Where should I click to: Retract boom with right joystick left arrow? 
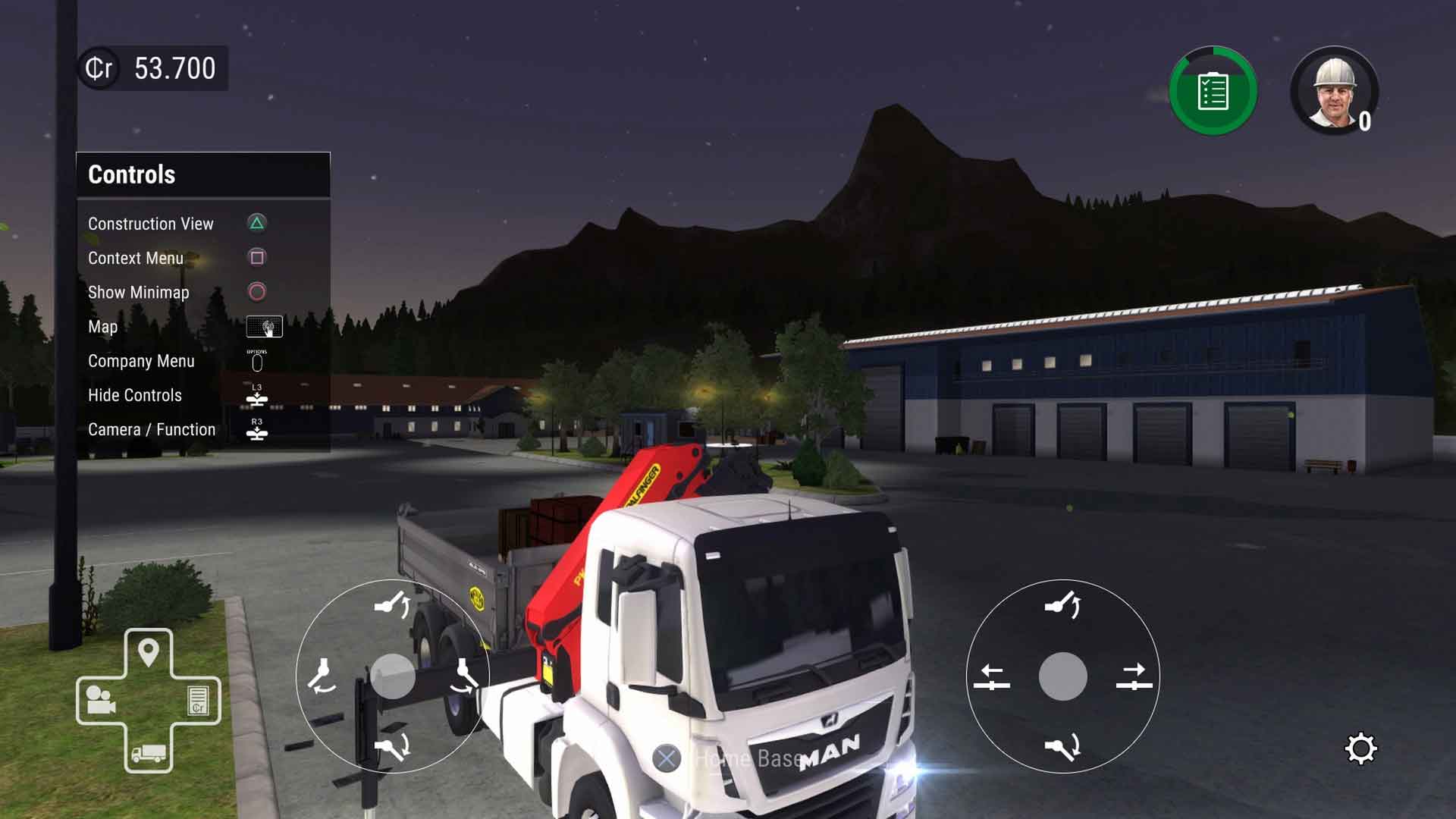pyautogui.click(x=992, y=676)
